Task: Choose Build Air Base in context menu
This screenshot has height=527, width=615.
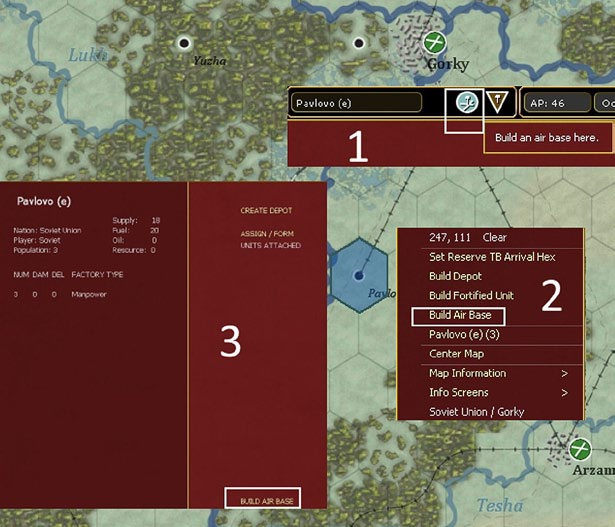Action: tap(459, 315)
